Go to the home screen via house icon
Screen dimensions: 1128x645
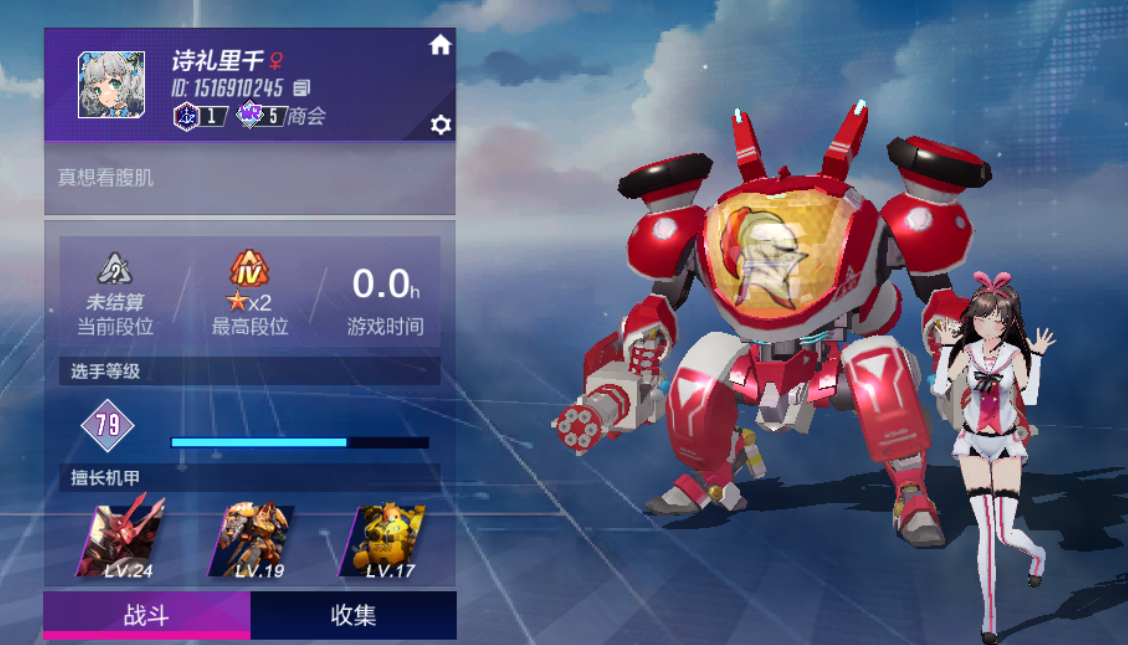[x=440, y=45]
